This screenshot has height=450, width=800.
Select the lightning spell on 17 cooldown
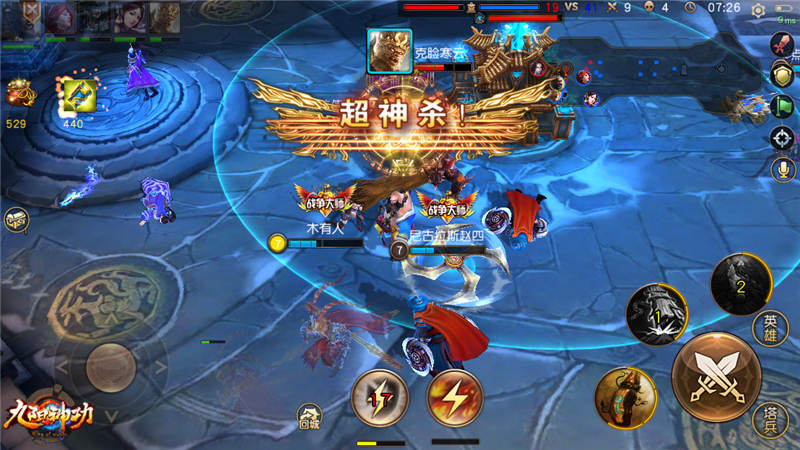click(x=381, y=398)
